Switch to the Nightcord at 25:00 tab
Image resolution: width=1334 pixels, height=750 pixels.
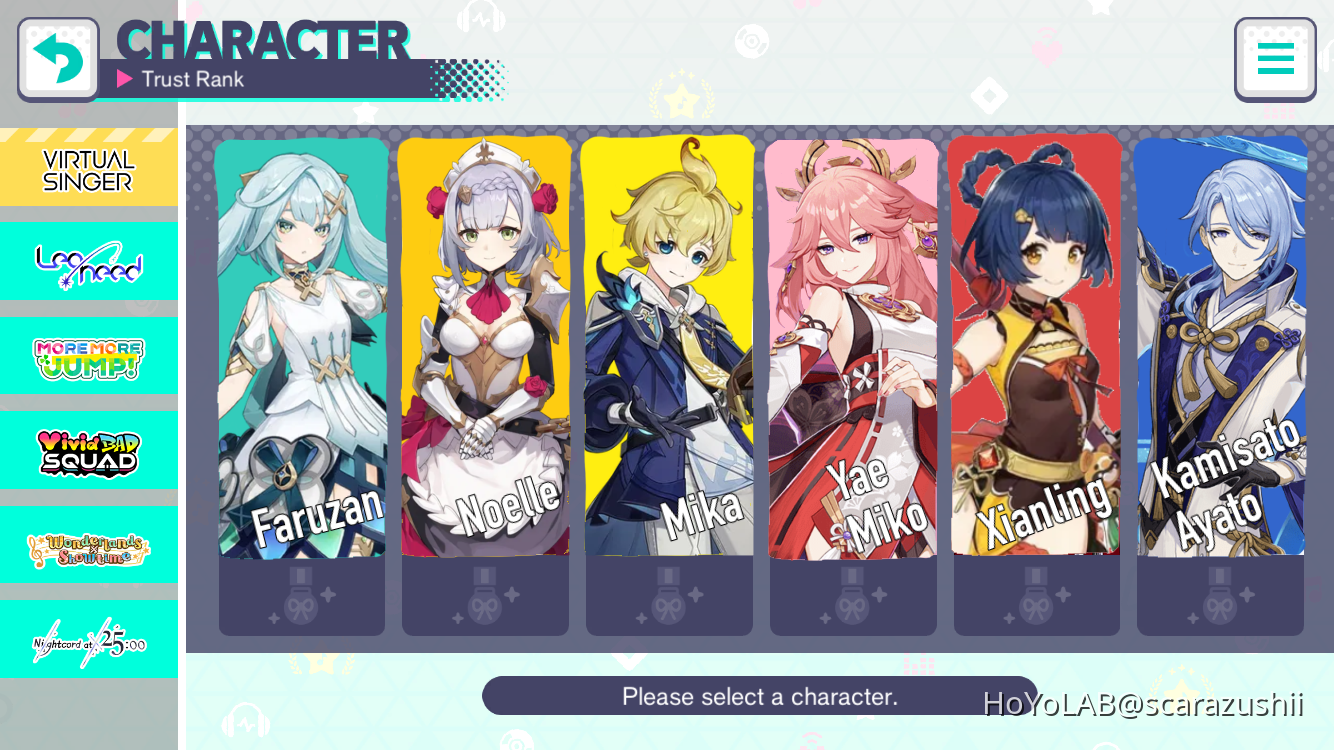tap(88, 637)
